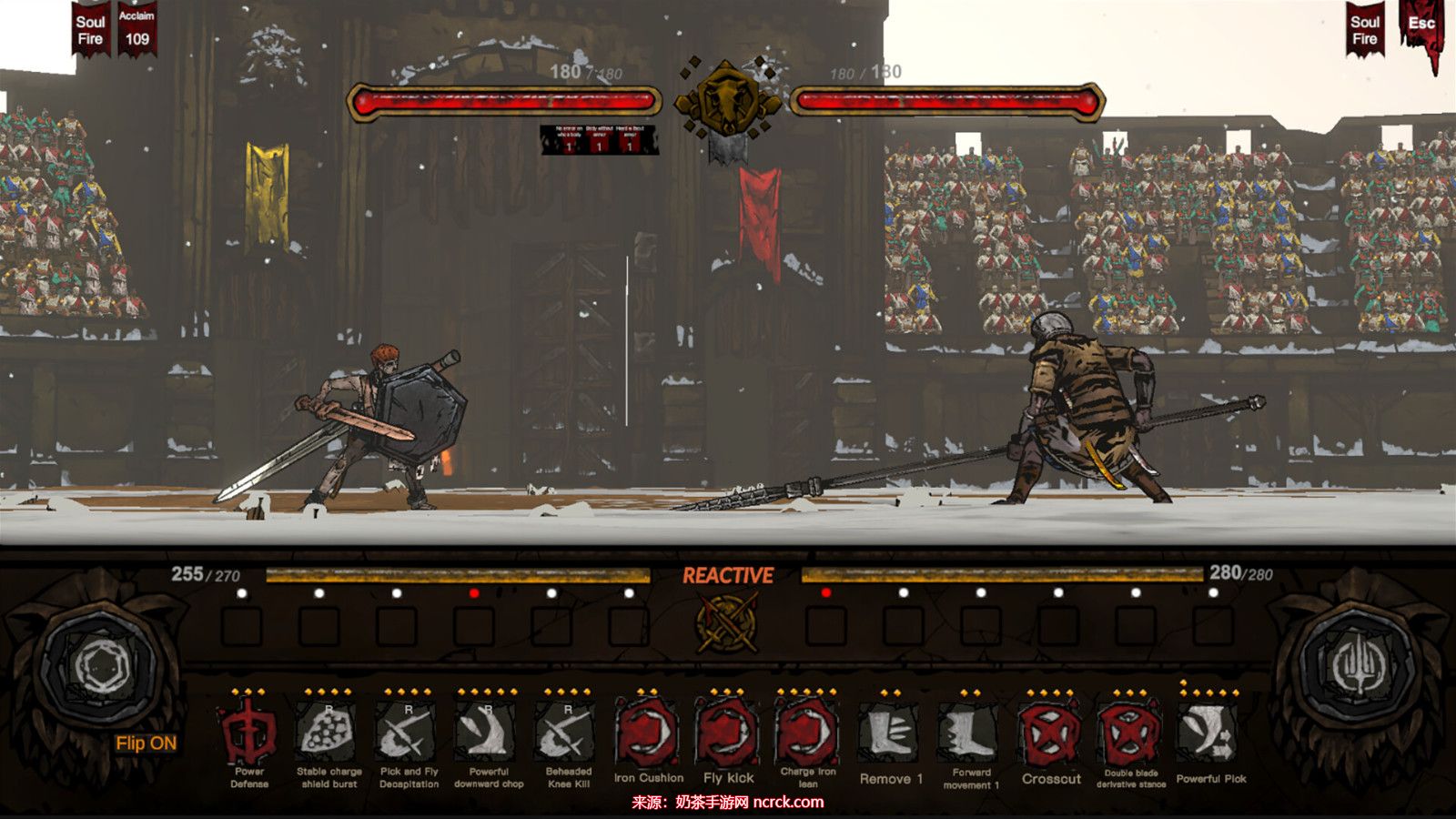The image size is (1456, 819).
Task: Activate the Fly kick skill
Action: tap(728, 732)
